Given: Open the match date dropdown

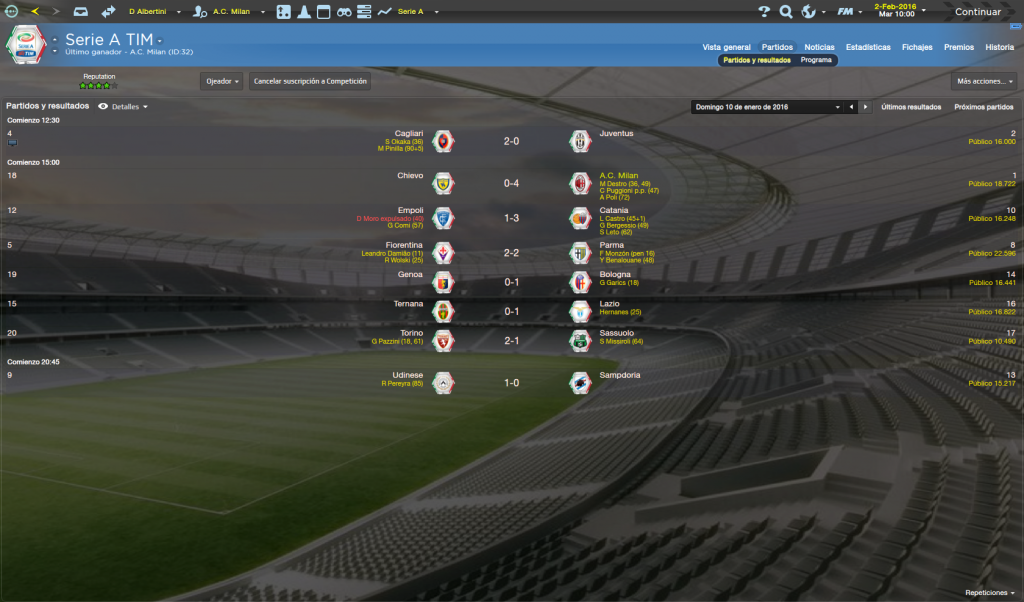Looking at the screenshot, I should click(768, 106).
